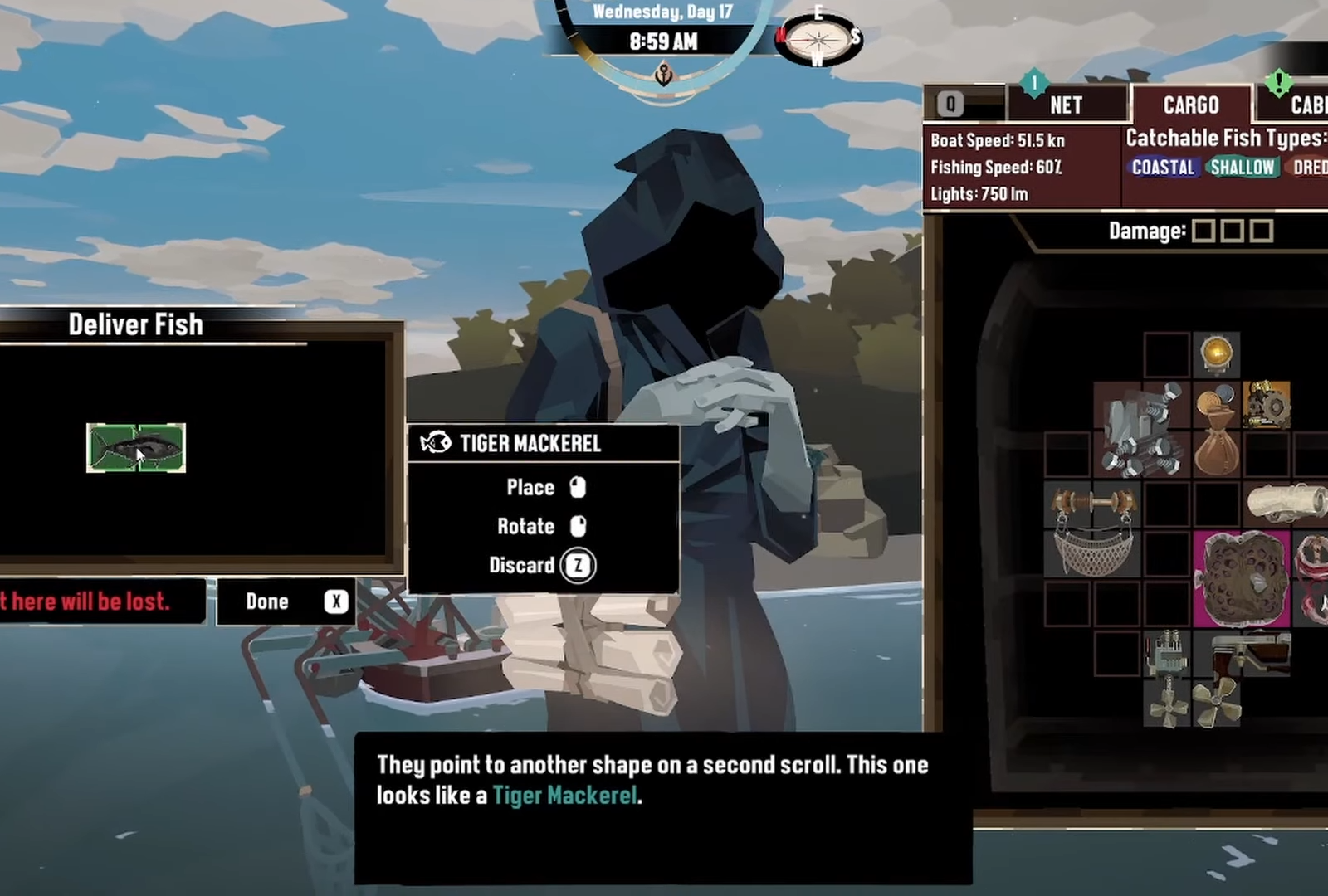Select the Tiger Mackerel in the delivery box

(136, 448)
